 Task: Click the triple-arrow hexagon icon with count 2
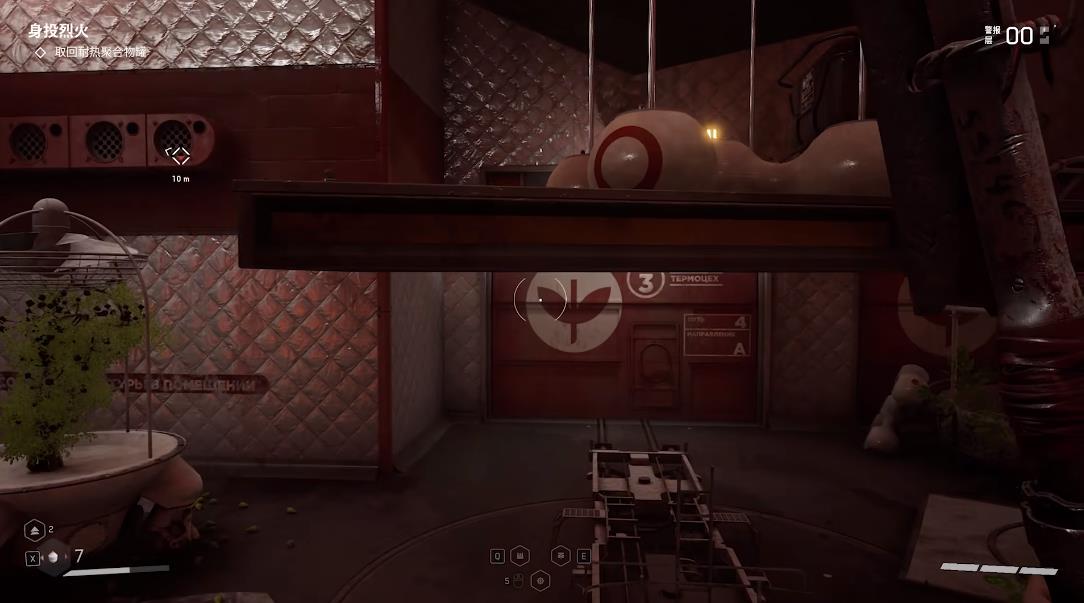tap(32, 531)
